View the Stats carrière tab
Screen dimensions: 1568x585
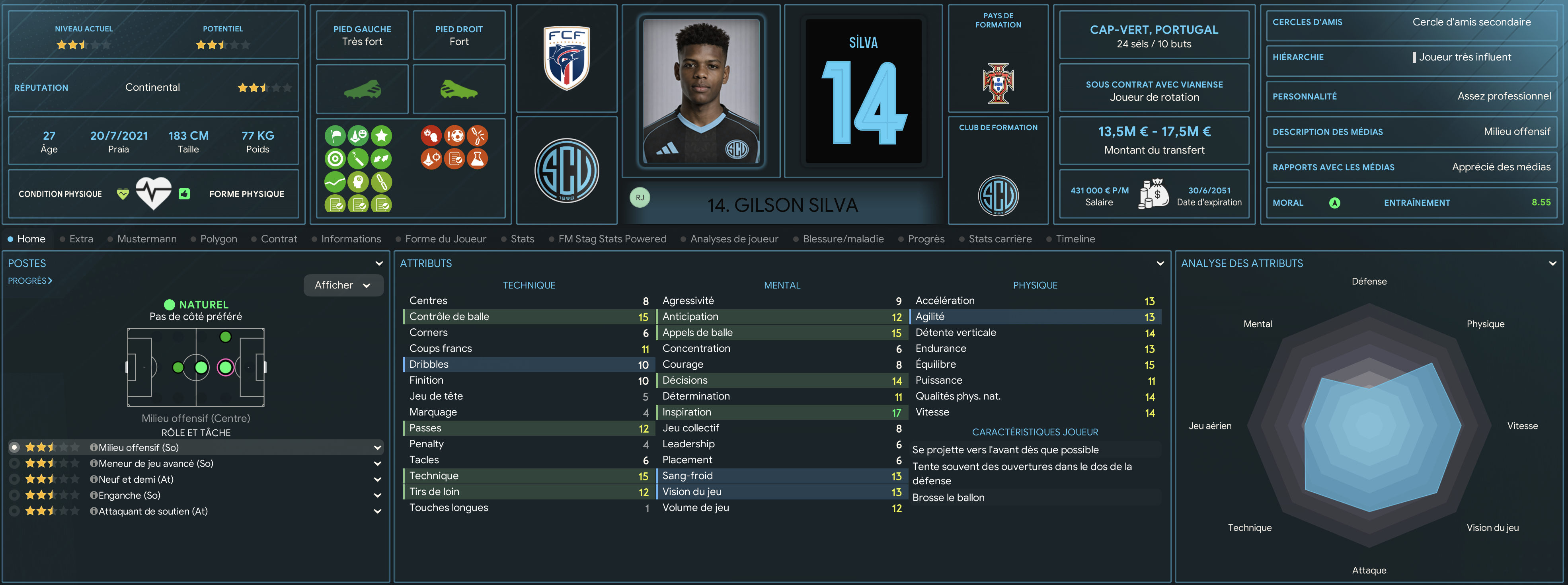click(x=1000, y=239)
